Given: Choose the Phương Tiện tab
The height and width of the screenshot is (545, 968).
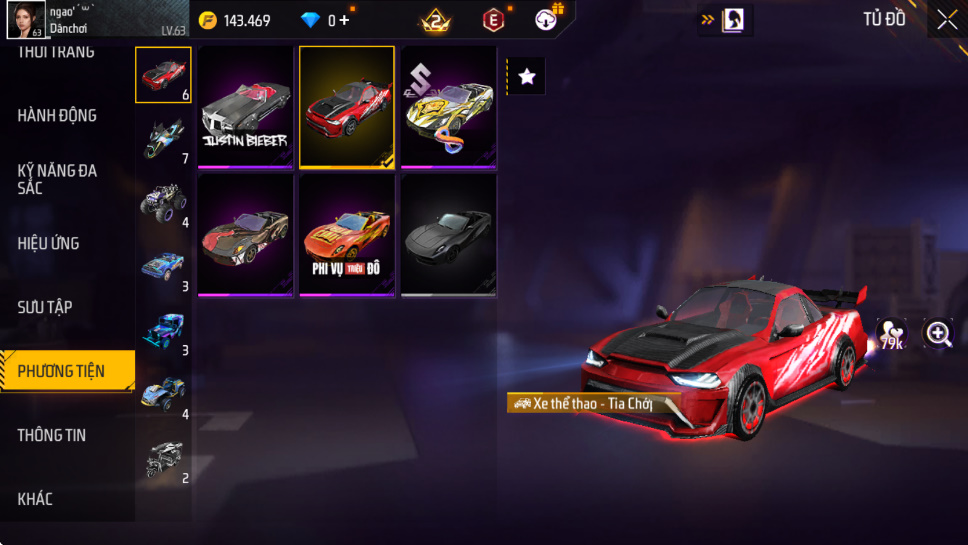Looking at the screenshot, I should click(62, 371).
